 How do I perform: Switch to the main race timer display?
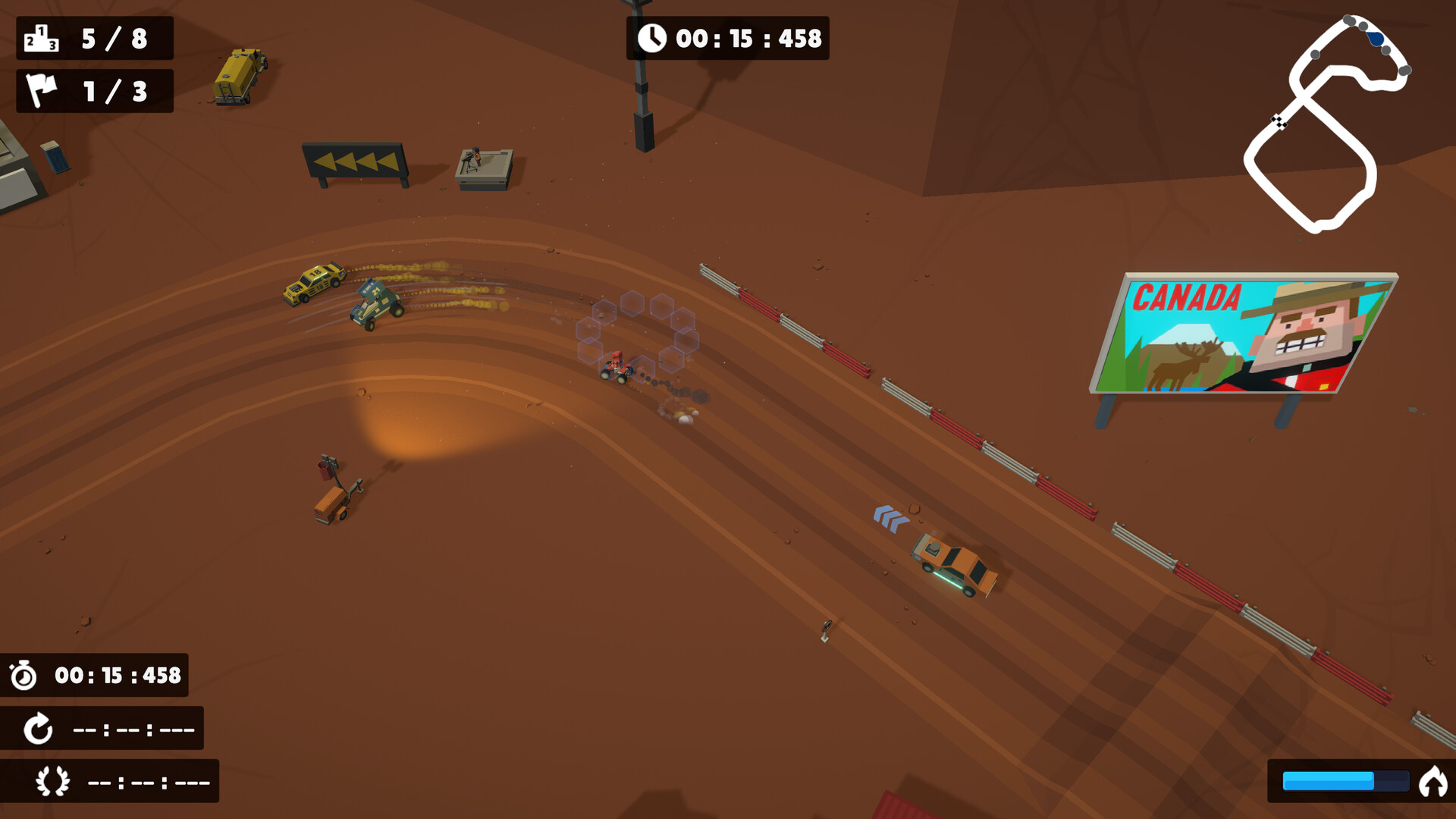(728, 38)
